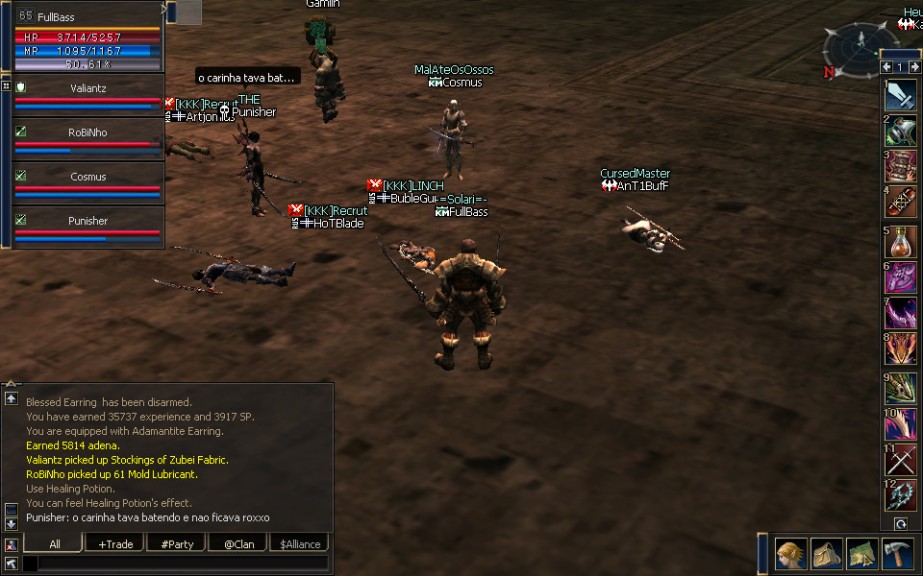Click the compass radar
This screenshot has width=923, height=576.
tap(860, 48)
